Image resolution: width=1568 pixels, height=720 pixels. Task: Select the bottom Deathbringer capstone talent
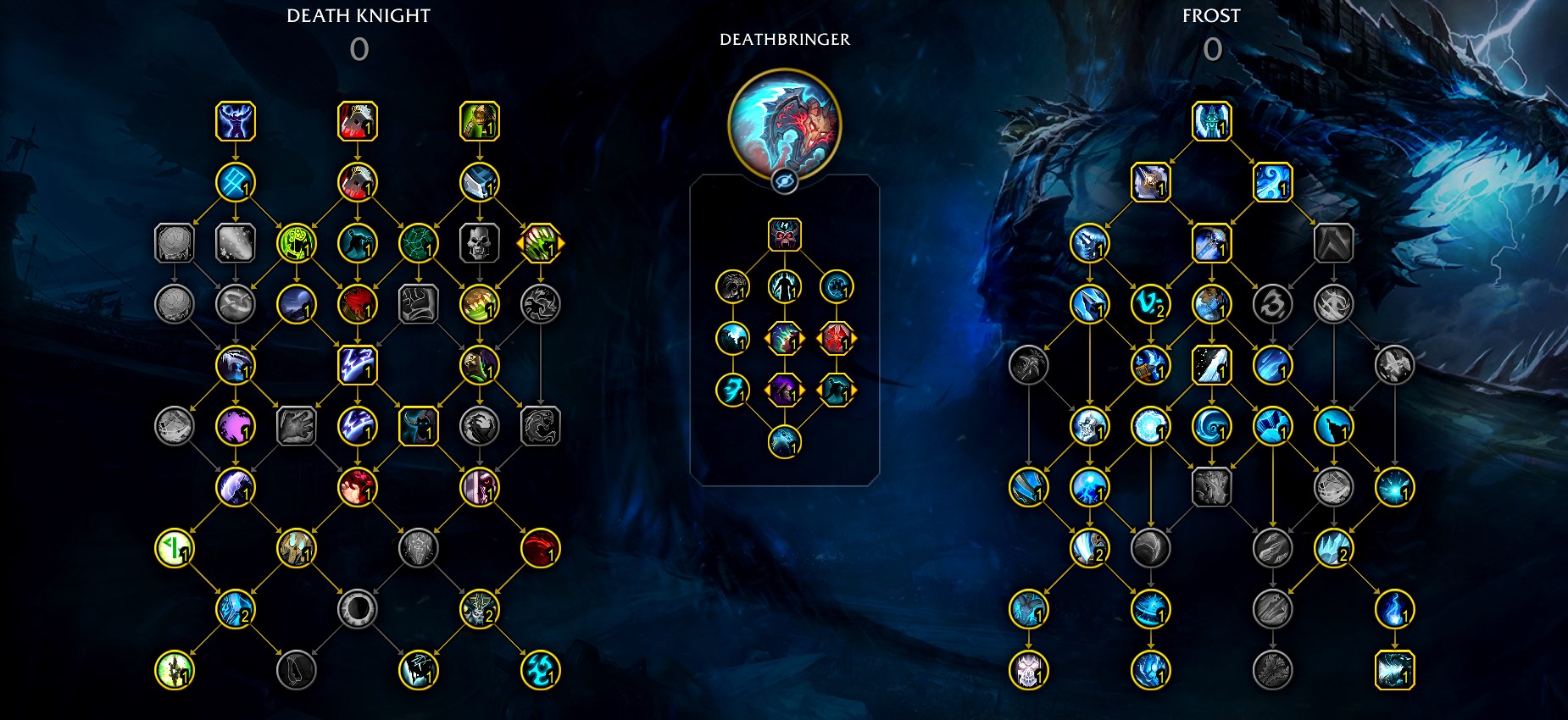click(784, 442)
